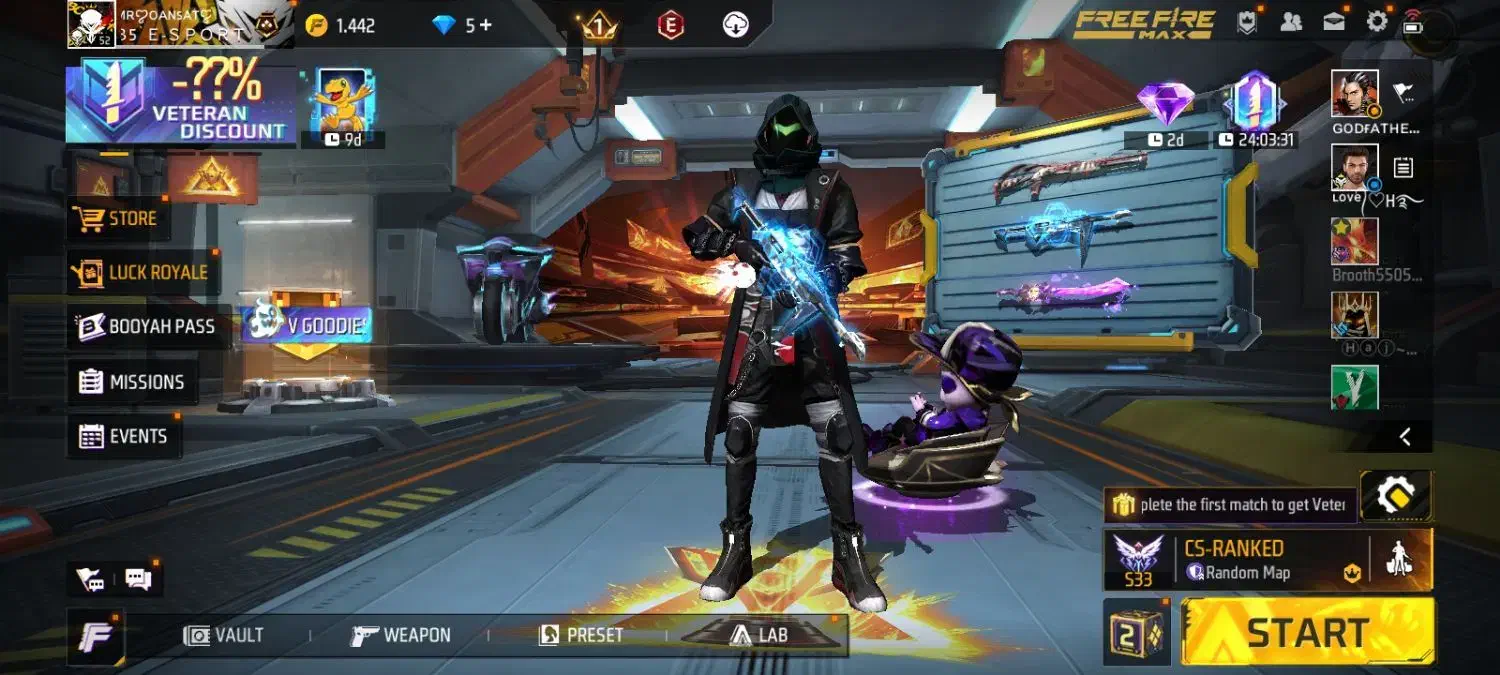Open the Events menu
This screenshot has height=675, width=1500.
pyautogui.click(x=123, y=436)
